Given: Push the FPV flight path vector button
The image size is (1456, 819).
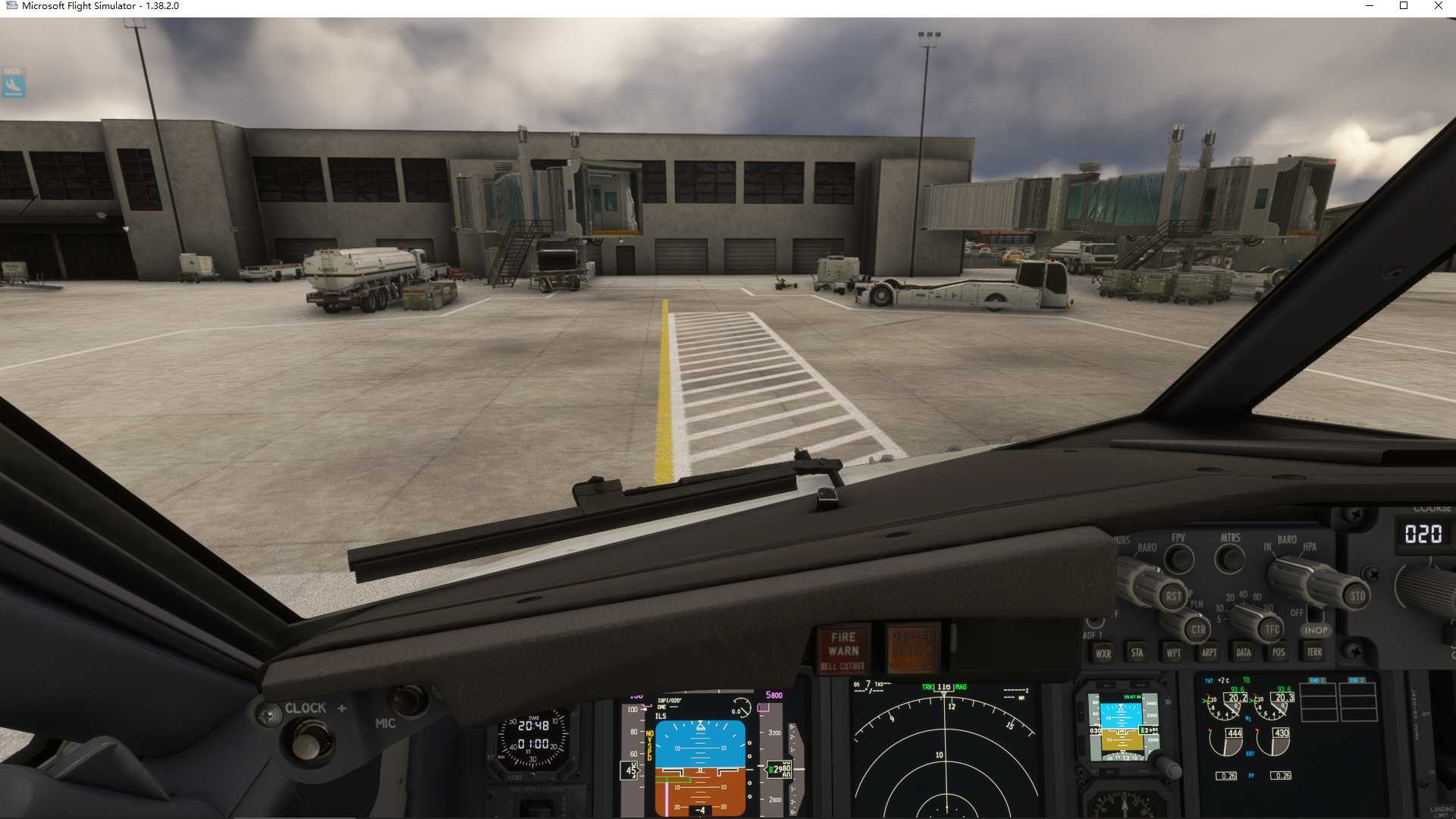Looking at the screenshot, I should [1178, 560].
